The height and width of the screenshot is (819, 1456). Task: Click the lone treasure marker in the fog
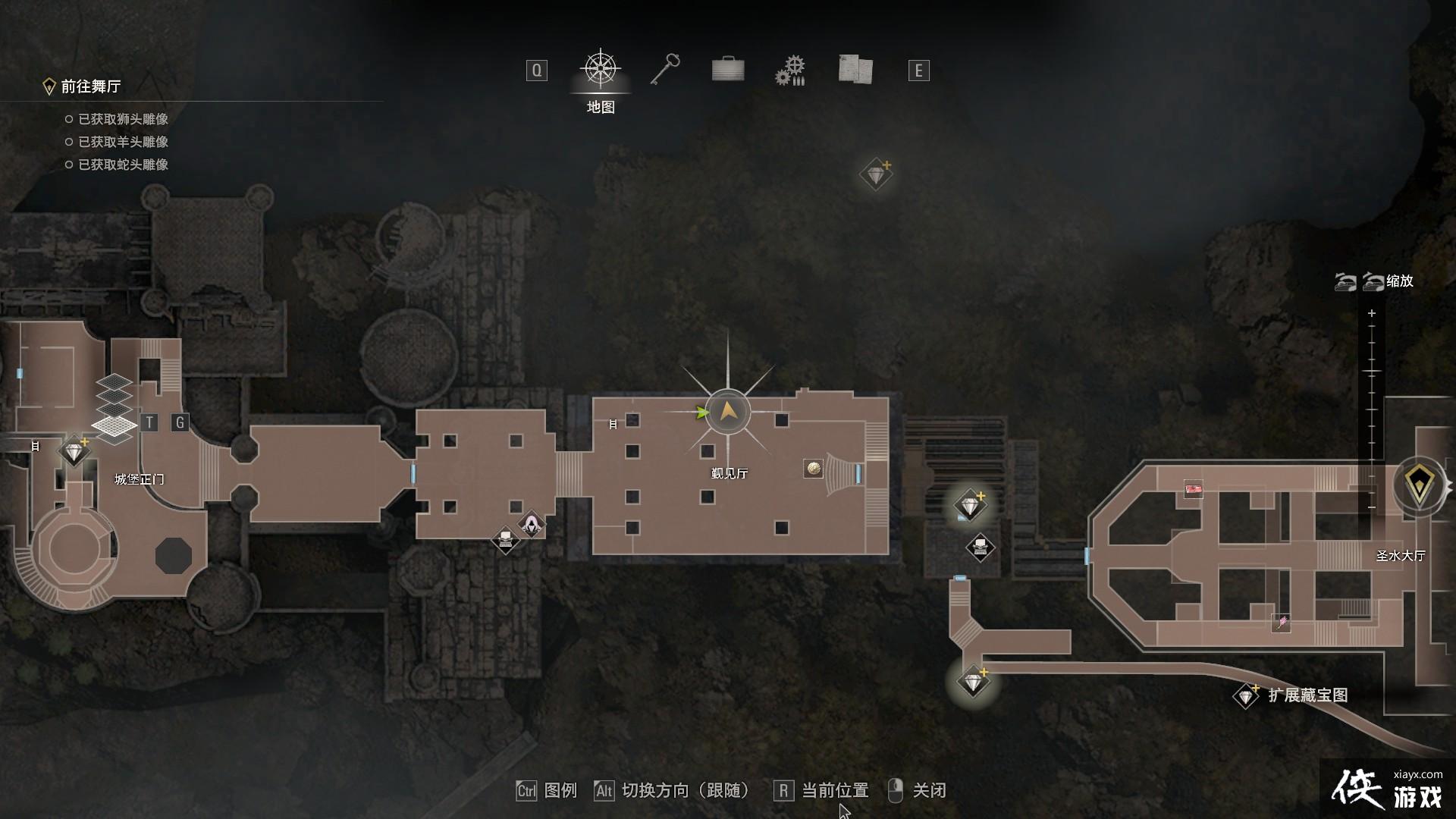876,175
